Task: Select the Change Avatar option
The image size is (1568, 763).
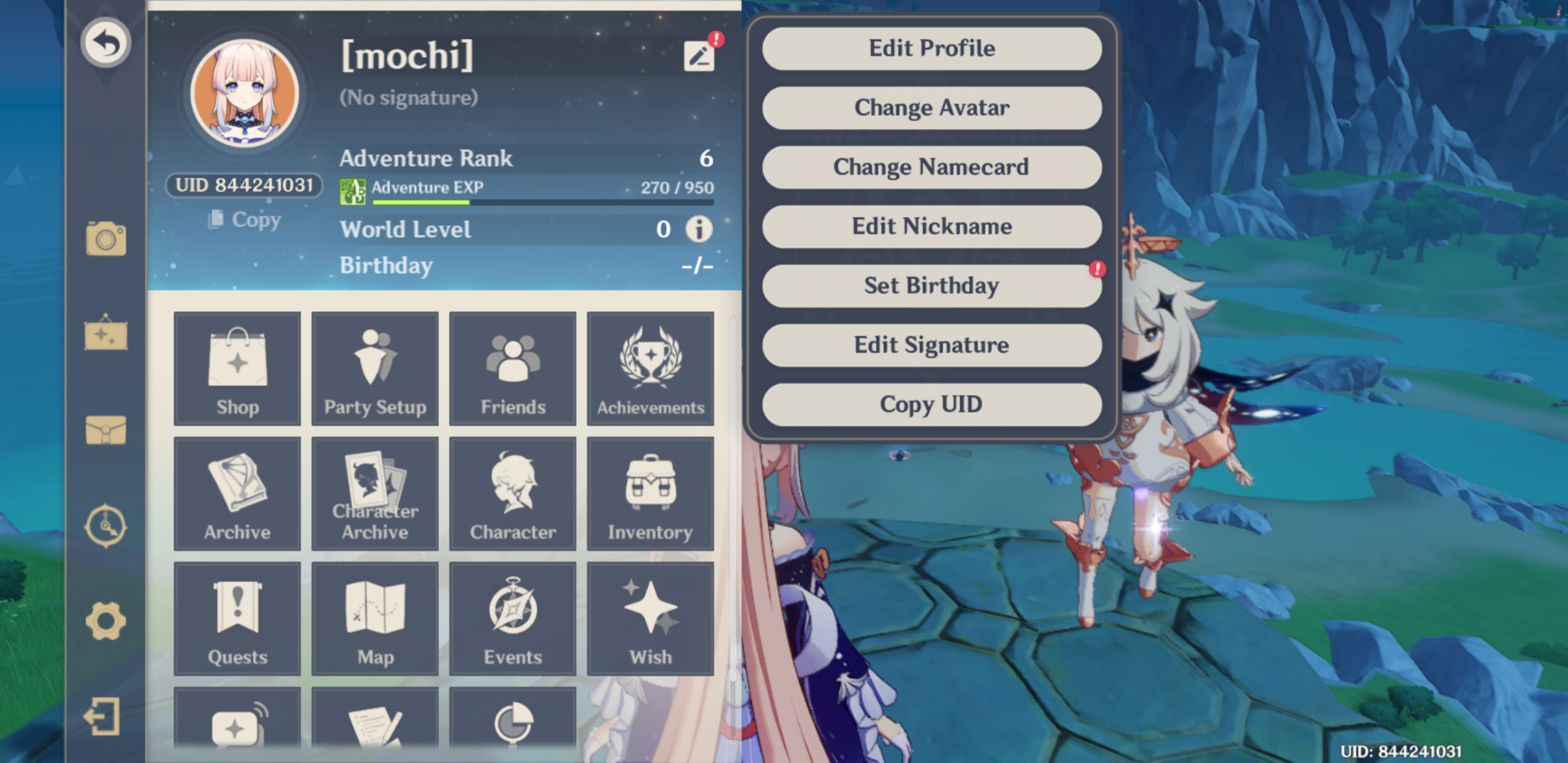Action: 931,107
